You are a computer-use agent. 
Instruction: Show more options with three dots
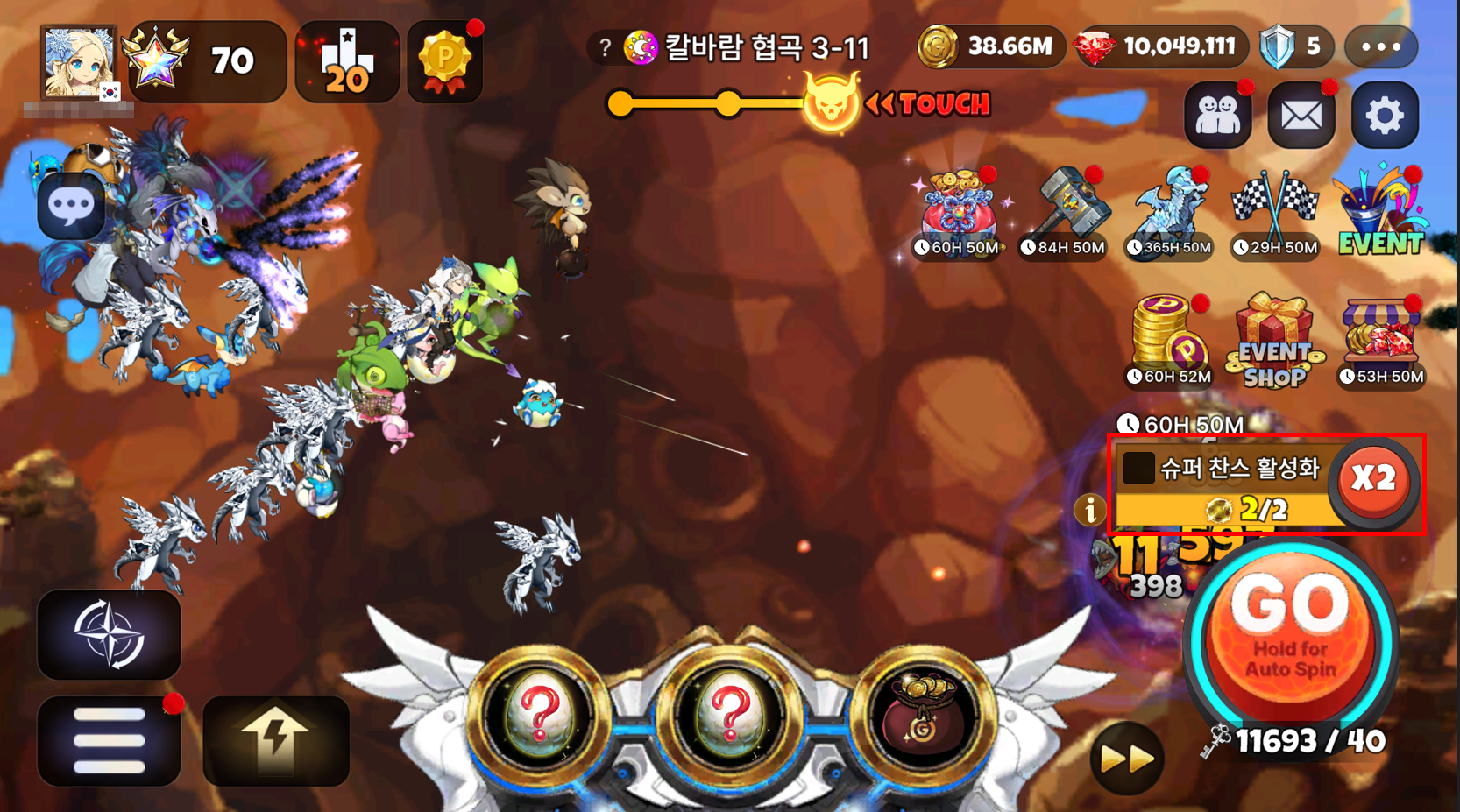click(x=1381, y=47)
